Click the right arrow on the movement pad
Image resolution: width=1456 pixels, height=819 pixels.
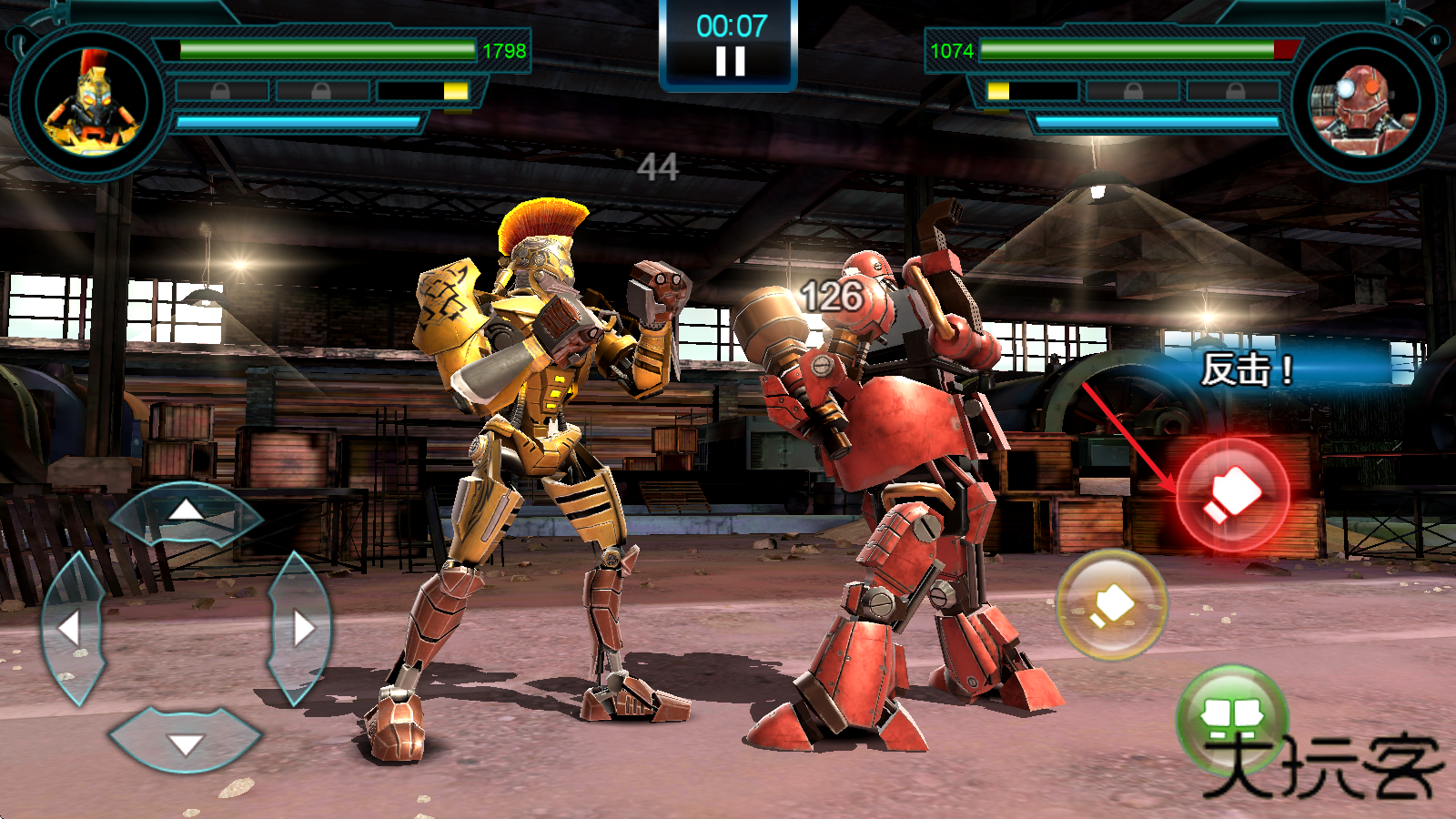click(301, 627)
